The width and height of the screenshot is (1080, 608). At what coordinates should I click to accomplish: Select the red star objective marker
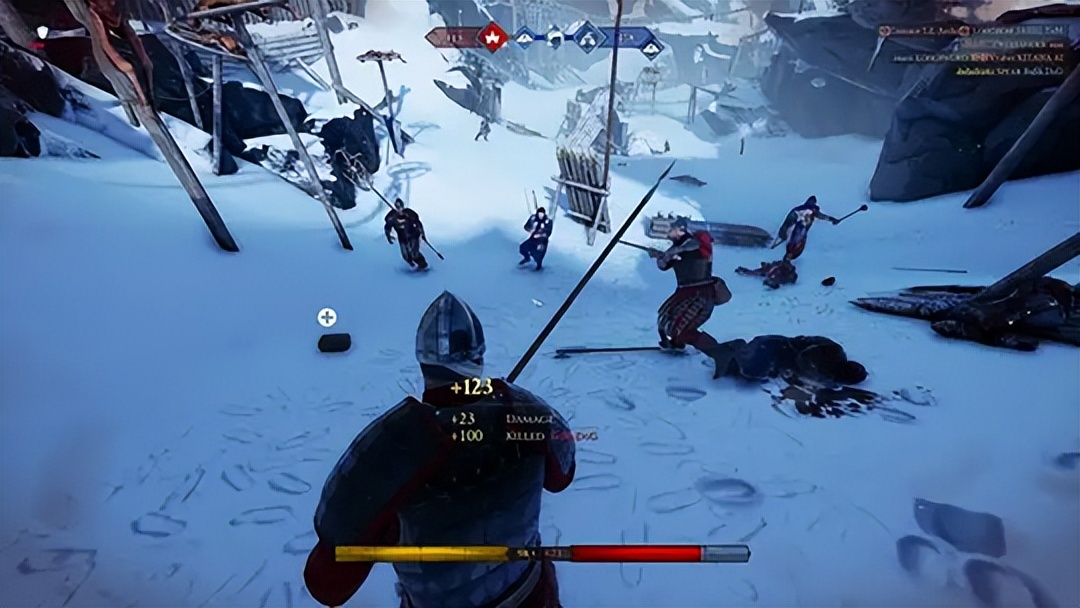tap(491, 38)
